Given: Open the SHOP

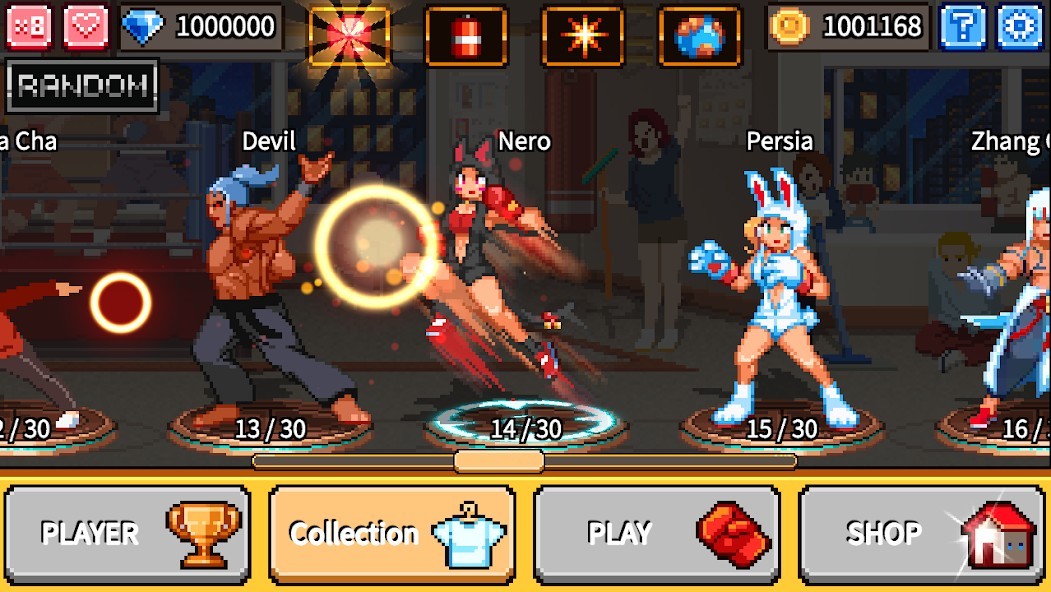Looking at the screenshot, I should pos(921,533).
